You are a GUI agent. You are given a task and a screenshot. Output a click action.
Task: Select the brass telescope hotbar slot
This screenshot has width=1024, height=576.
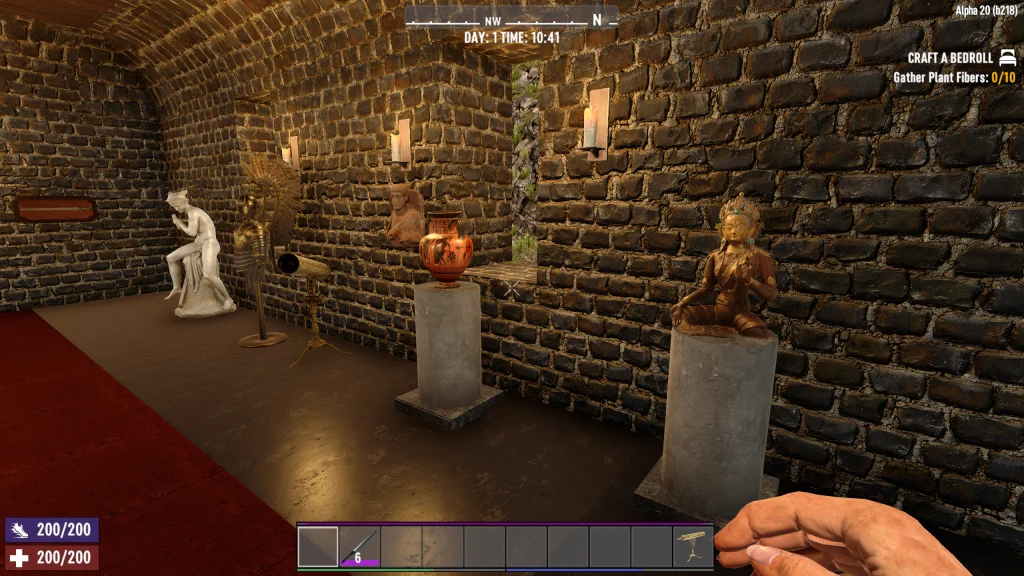[x=692, y=547]
